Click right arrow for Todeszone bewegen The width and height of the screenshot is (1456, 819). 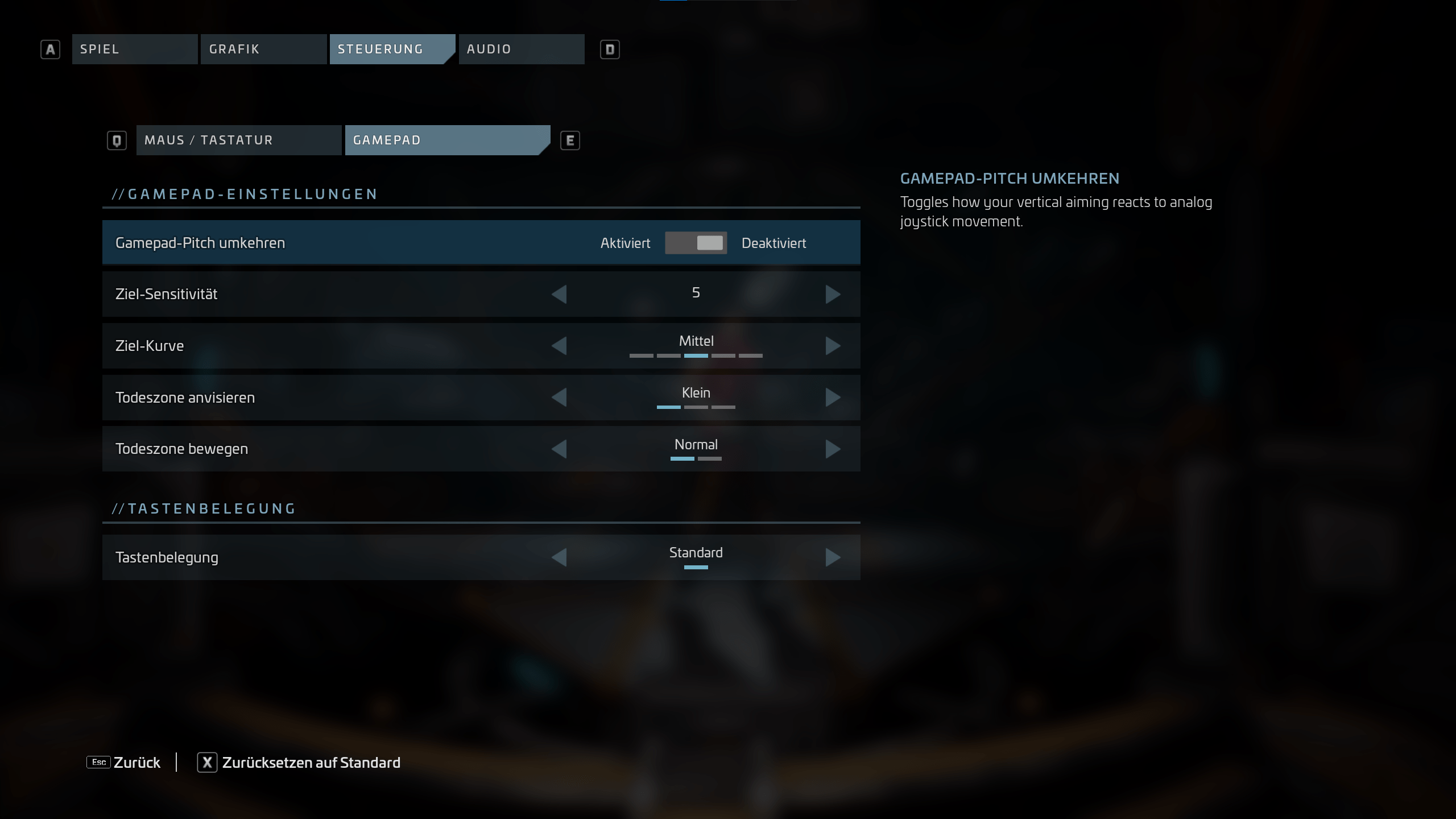point(833,449)
